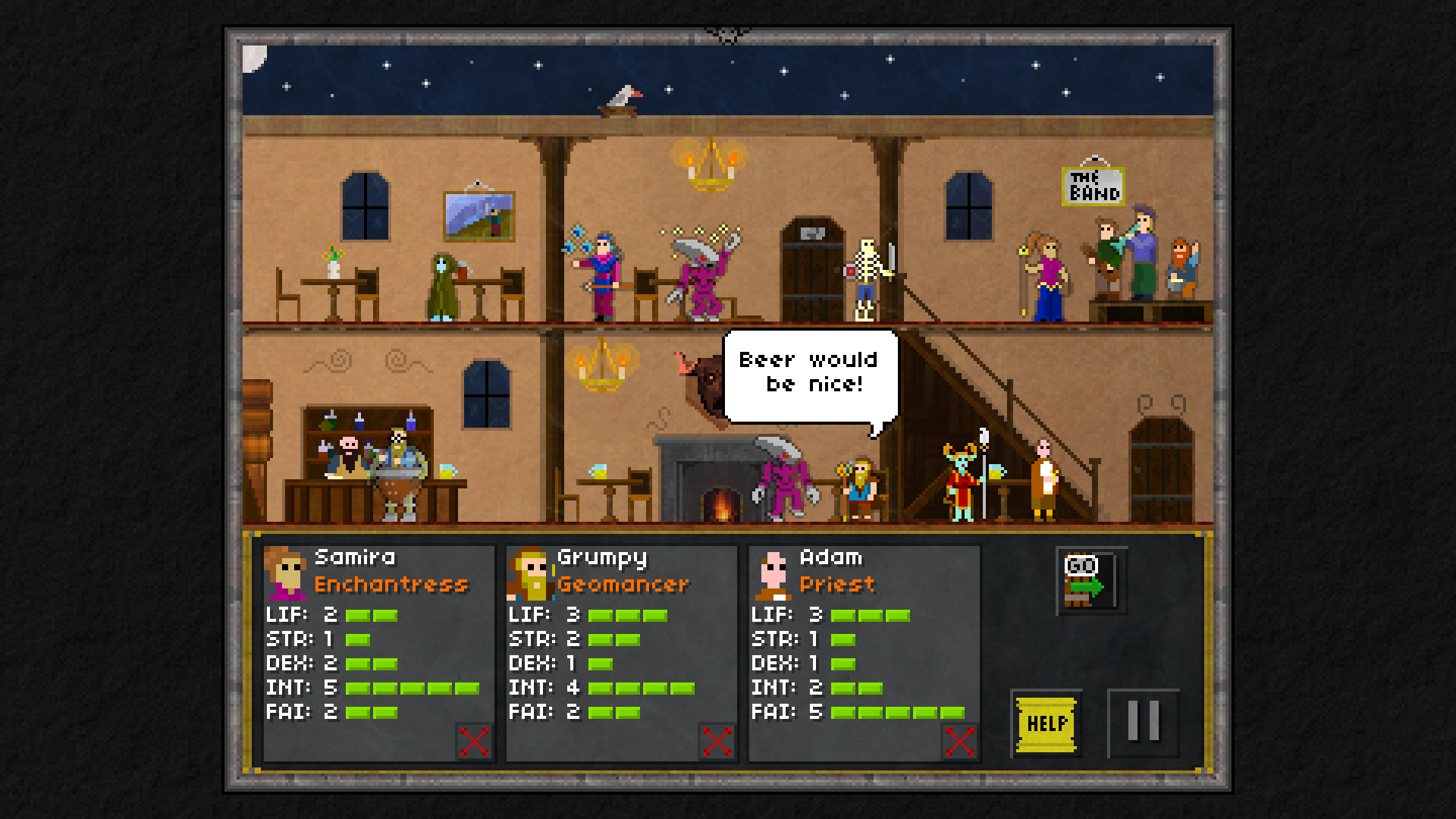Image resolution: width=1456 pixels, height=819 pixels.
Task: Dismiss Grumpy with his red X
Action: click(715, 741)
